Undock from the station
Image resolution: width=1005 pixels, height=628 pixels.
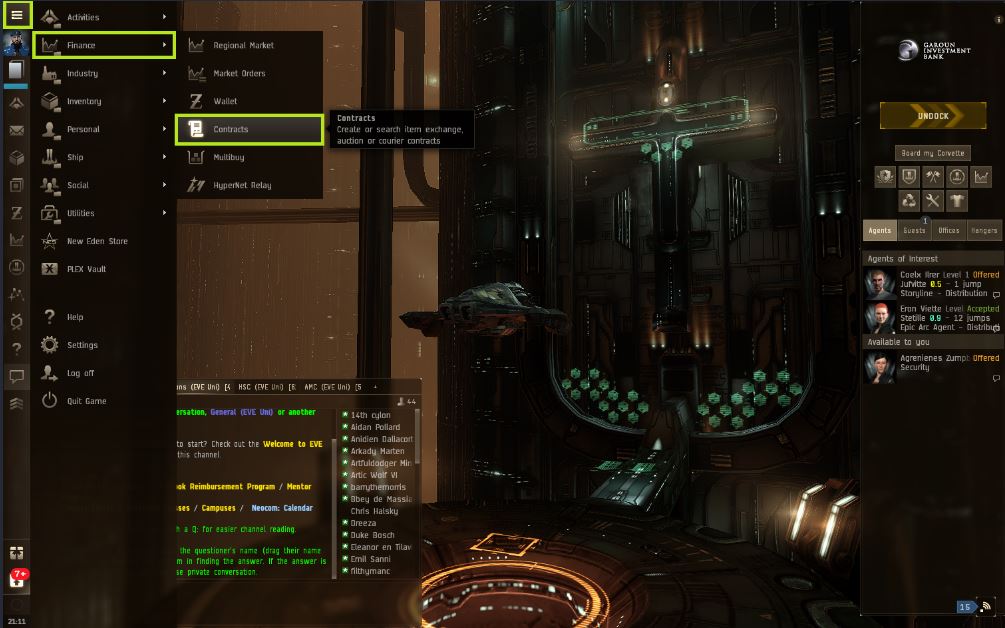pyautogui.click(x=932, y=116)
